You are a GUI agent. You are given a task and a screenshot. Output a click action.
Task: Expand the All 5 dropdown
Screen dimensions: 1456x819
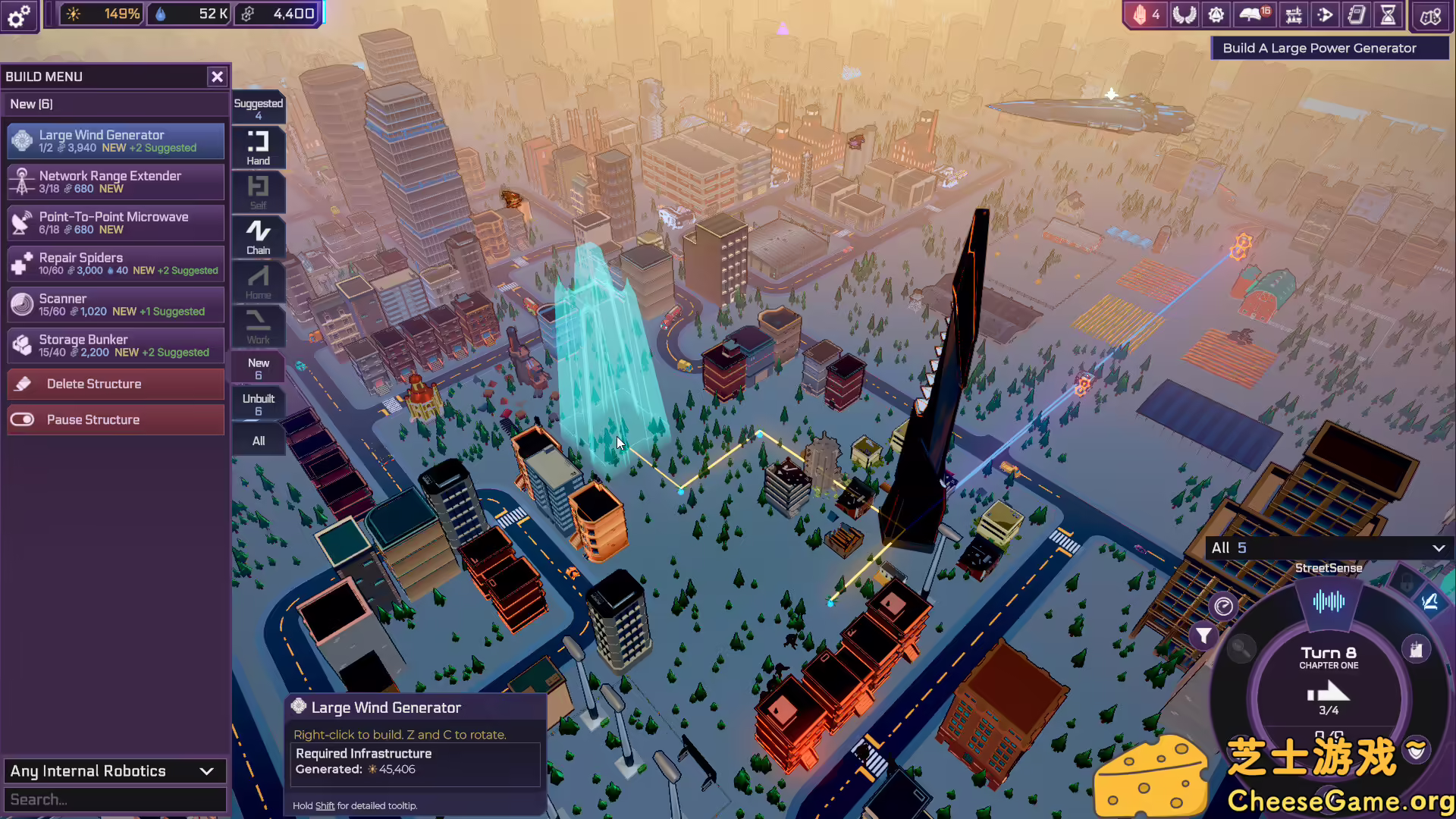[x=1329, y=548]
